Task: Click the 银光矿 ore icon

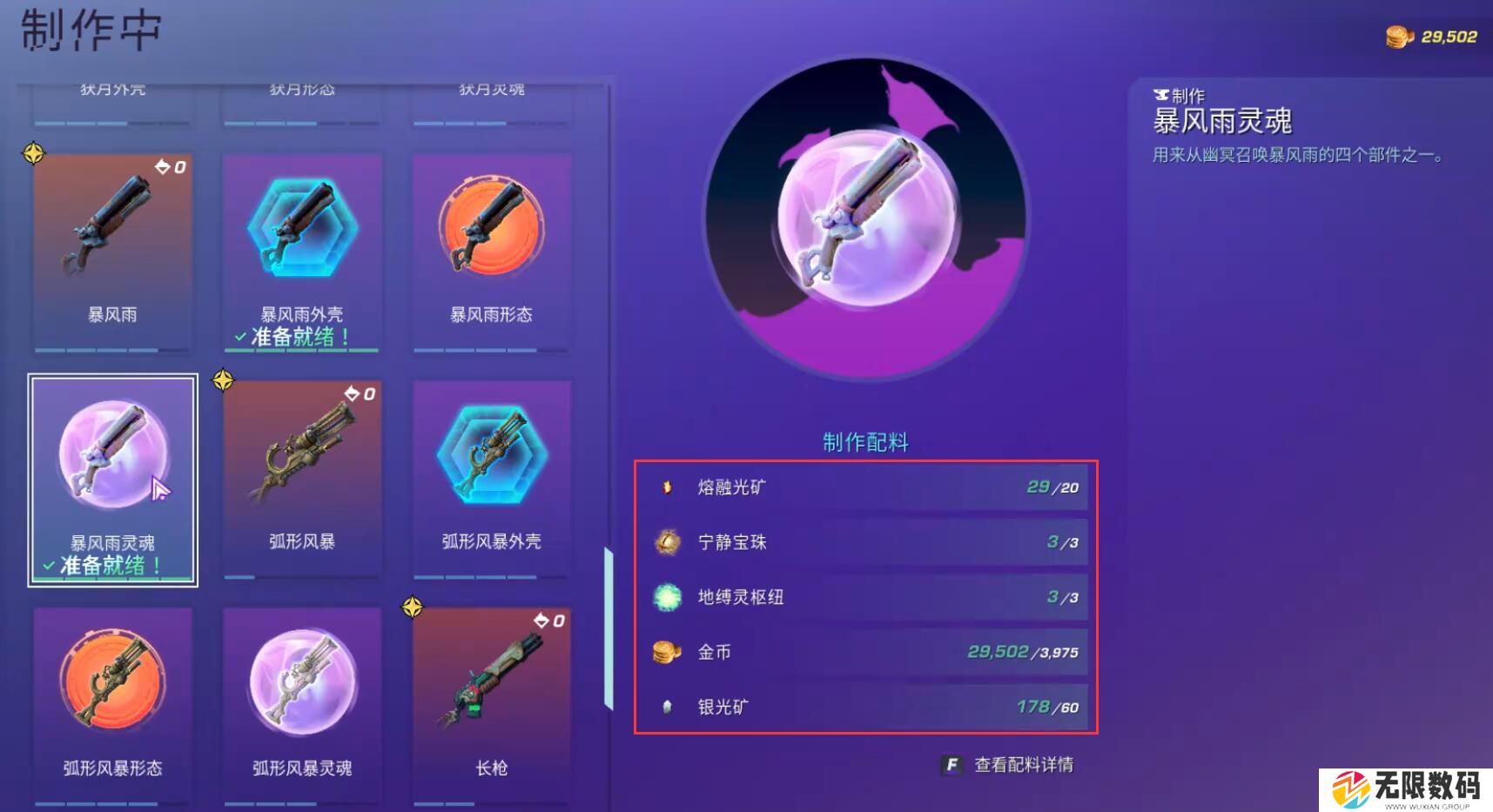Action: pyautogui.click(x=666, y=708)
